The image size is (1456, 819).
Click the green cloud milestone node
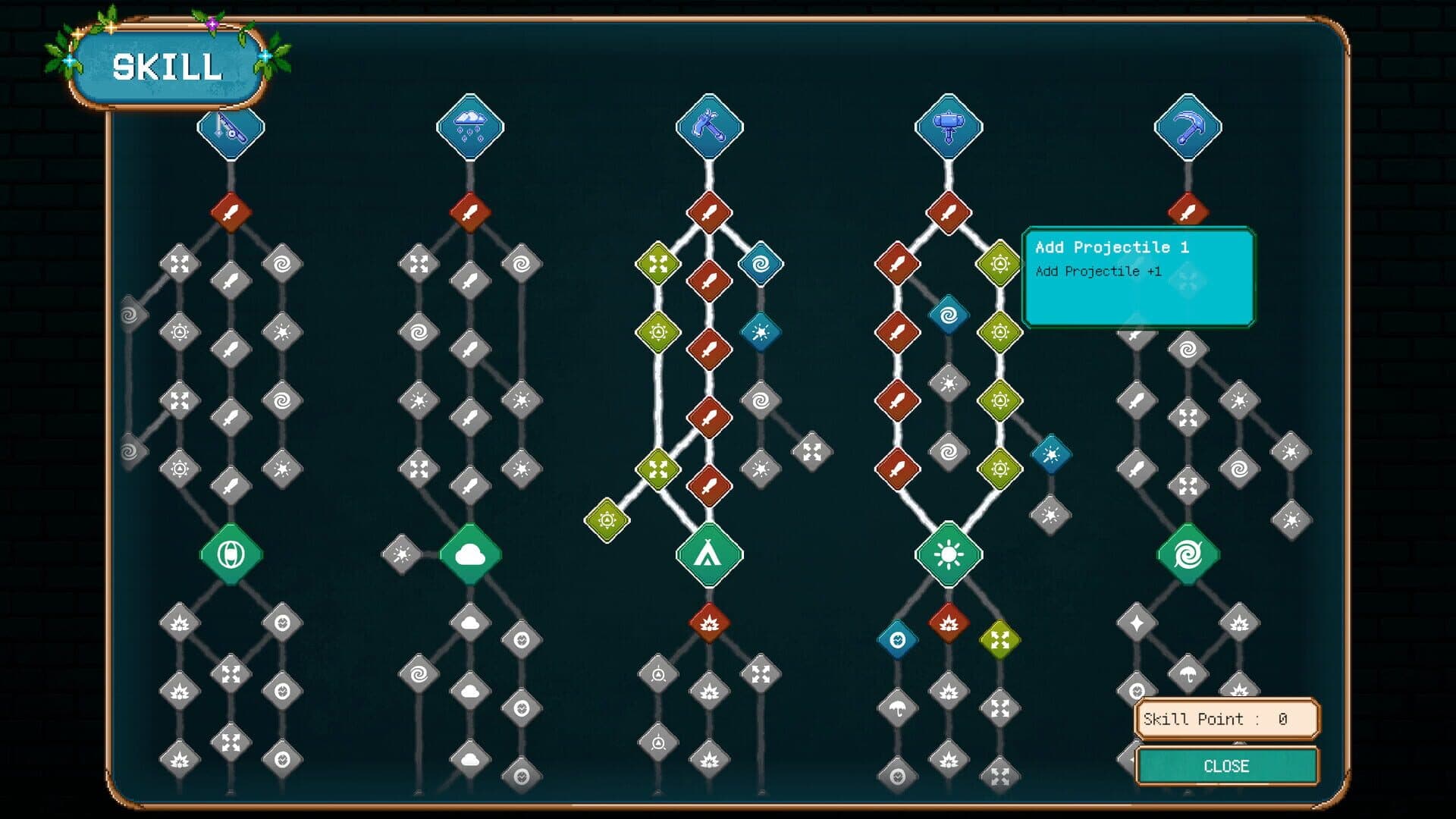pyautogui.click(x=471, y=554)
